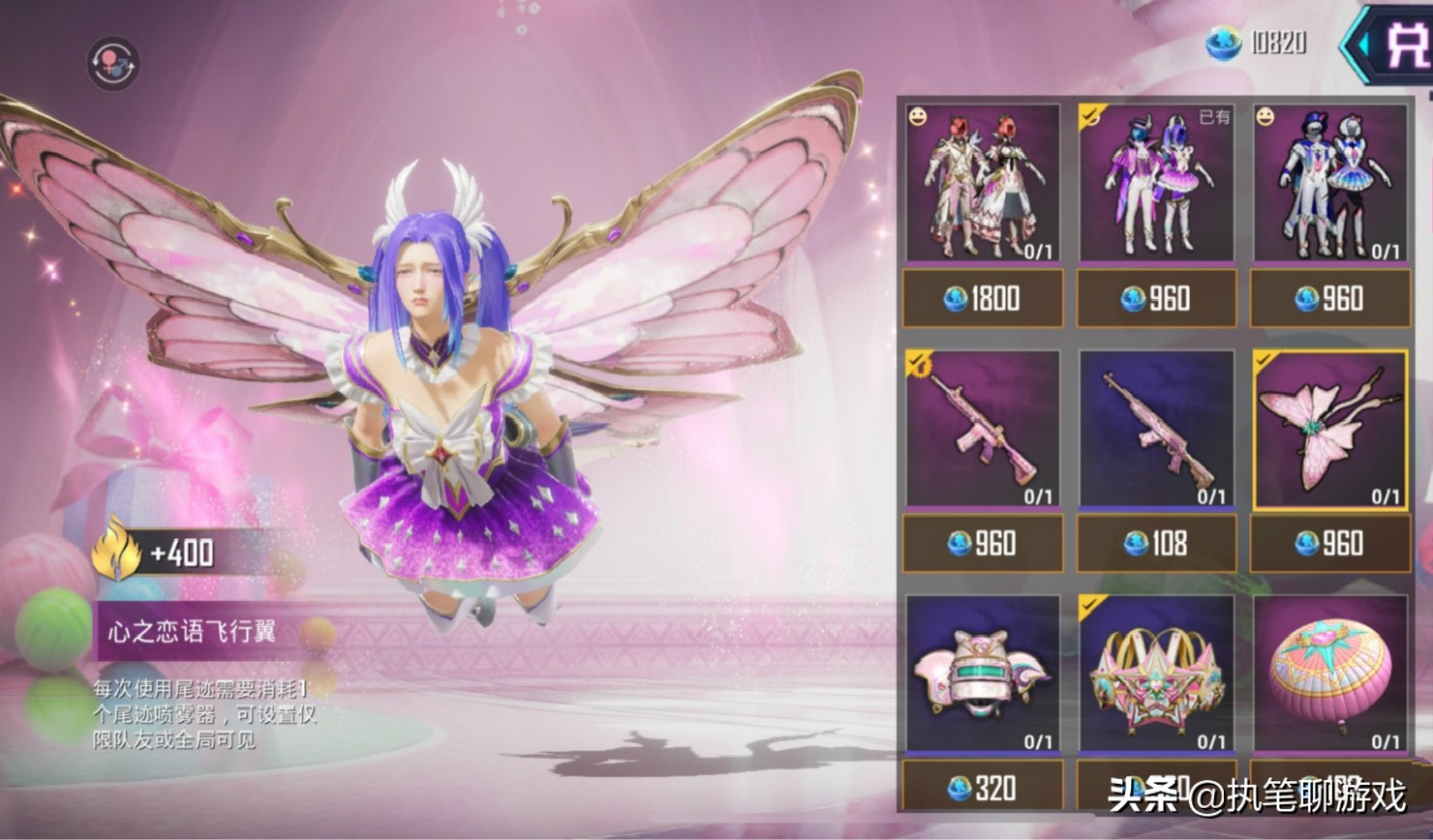The width and height of the screenshot is (1433, 840).
Task: Buy the couple outfit for 1800
Action: point(983,298)
